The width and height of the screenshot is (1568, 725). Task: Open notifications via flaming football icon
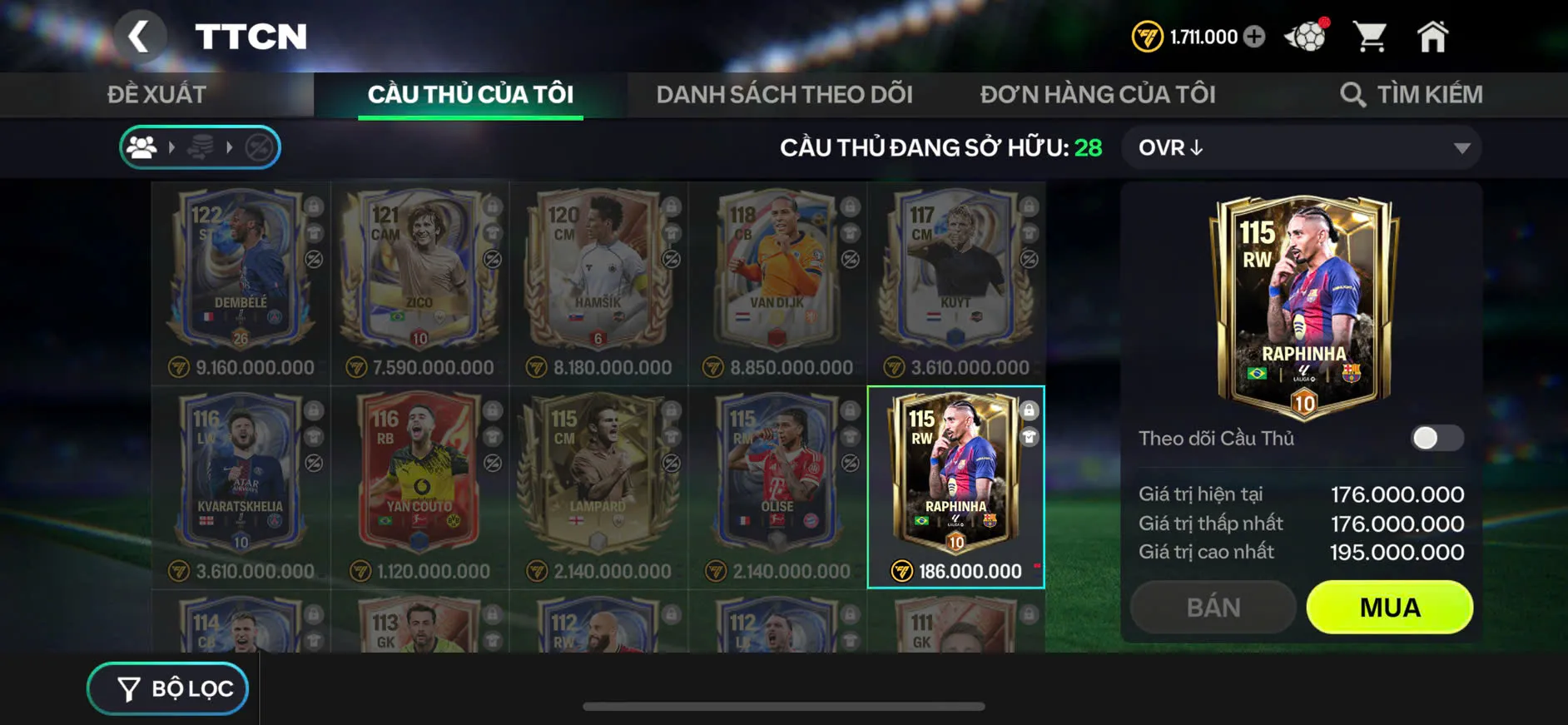[x=1305, y=35]
